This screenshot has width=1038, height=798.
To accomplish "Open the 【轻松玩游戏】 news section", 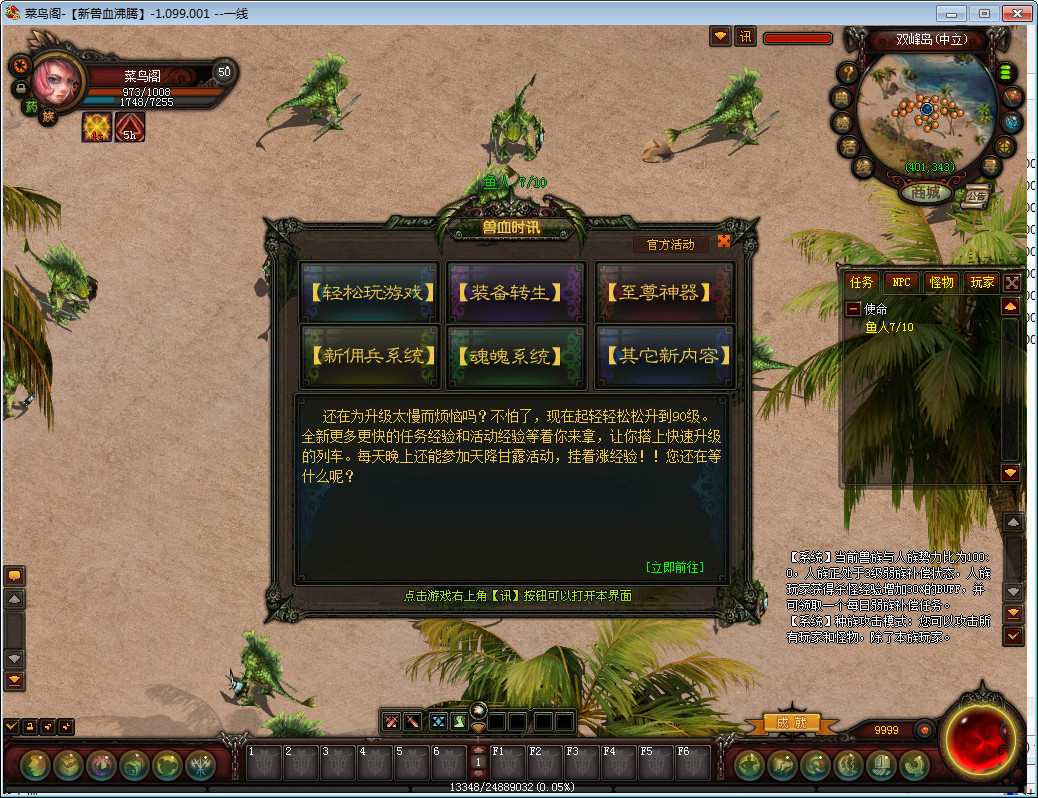I will coord(370,293).
